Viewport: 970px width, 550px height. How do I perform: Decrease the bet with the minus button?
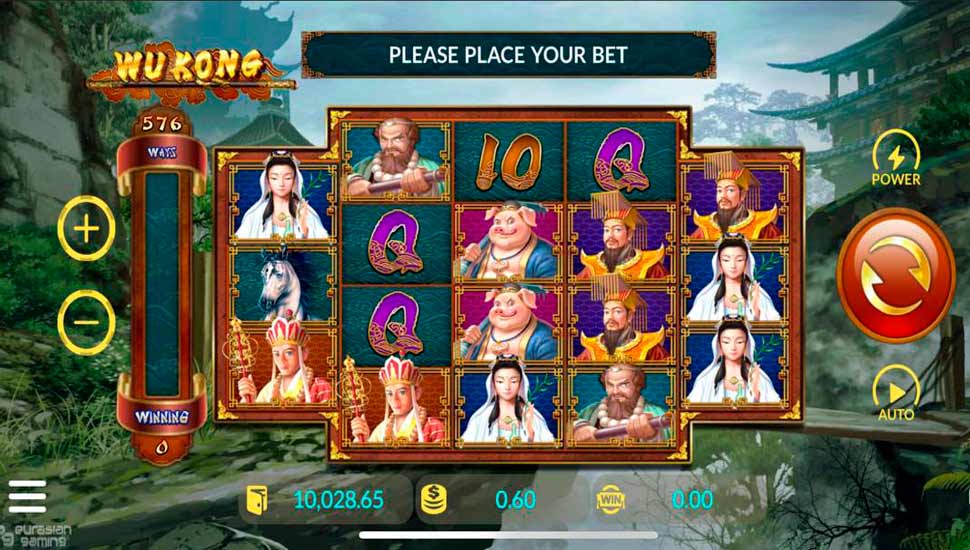point(87,322)
